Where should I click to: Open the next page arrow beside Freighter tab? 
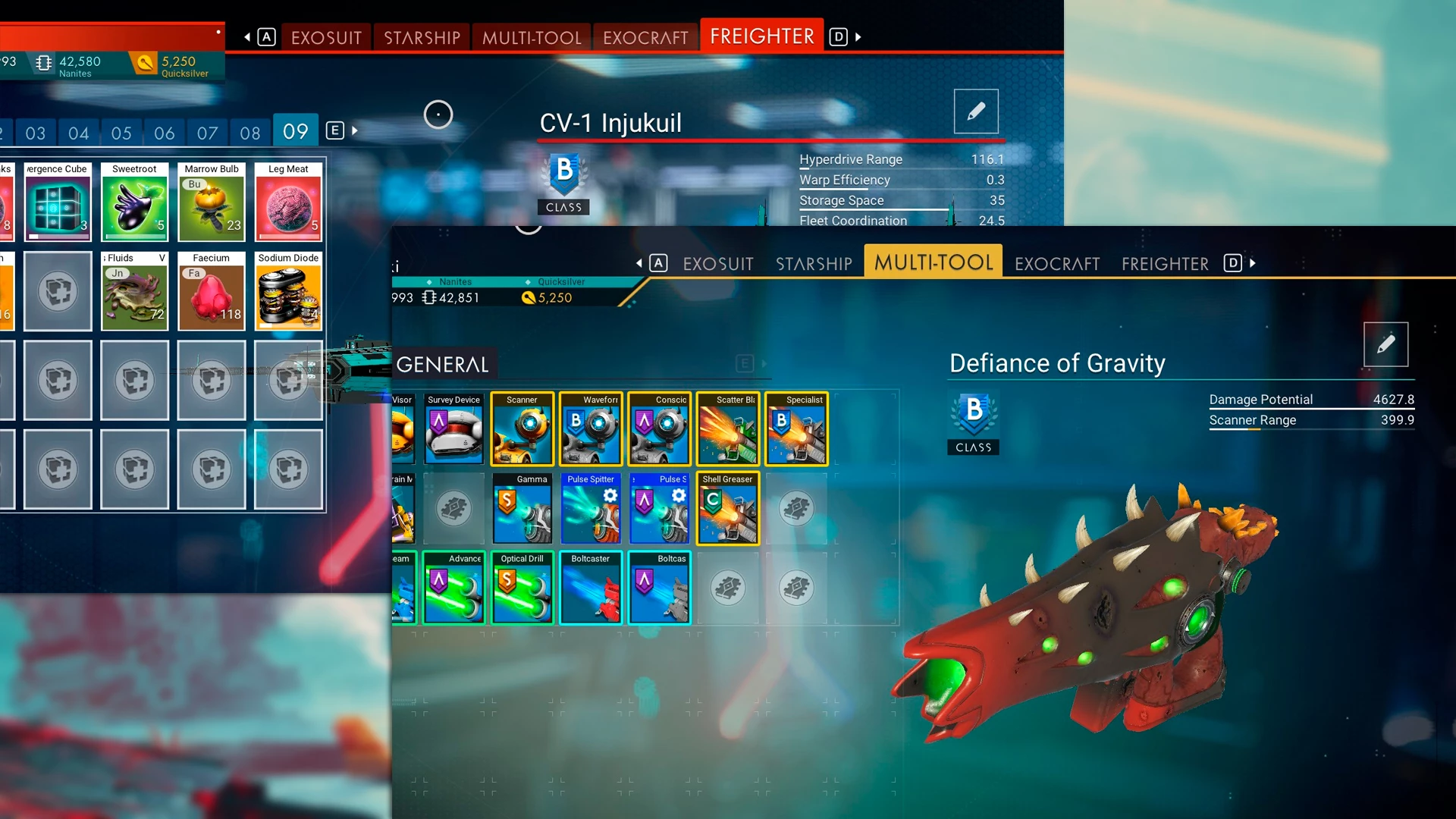point(859,36)
